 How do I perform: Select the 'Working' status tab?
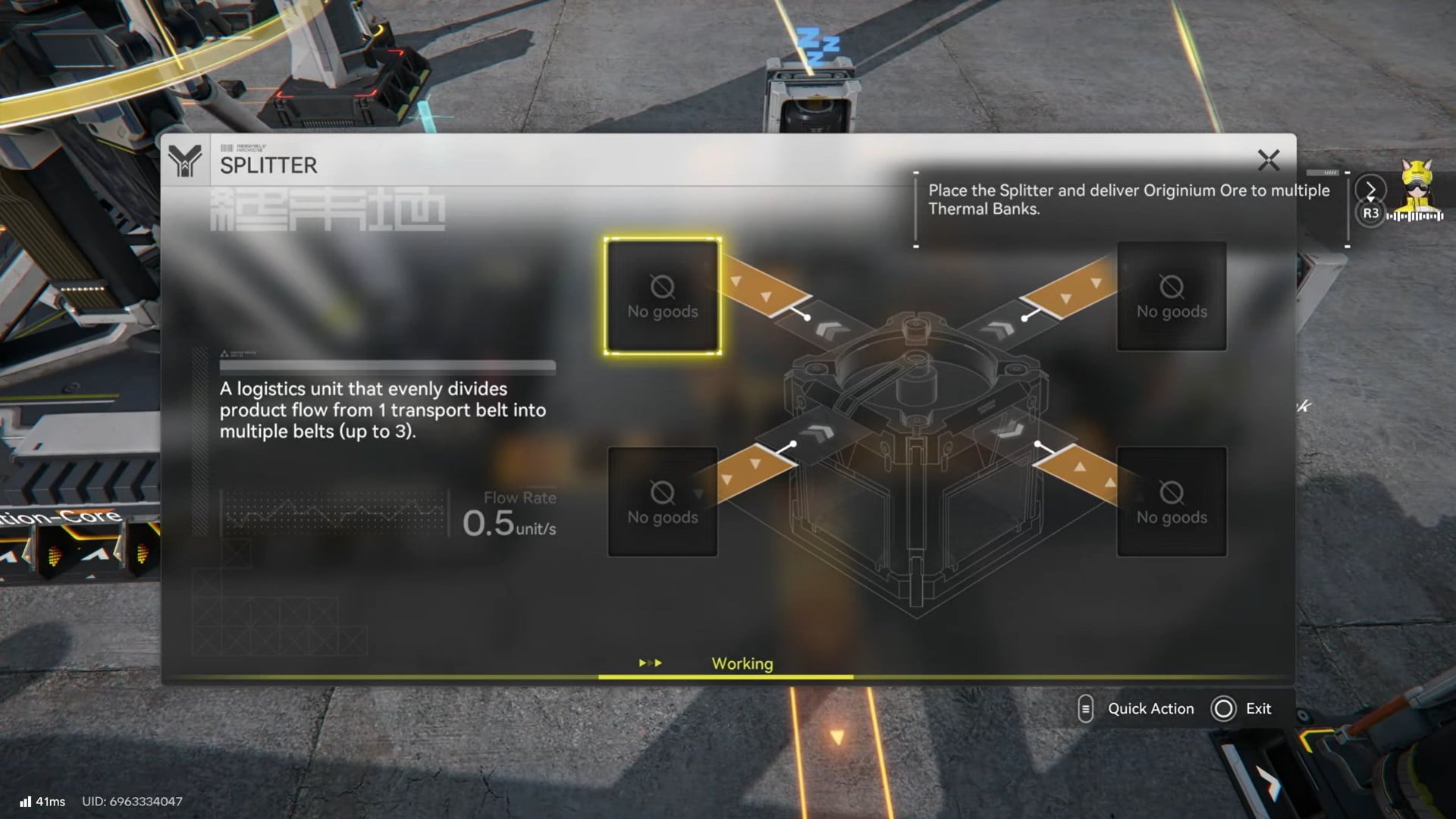pyautogui.click(x=742, y=663)
